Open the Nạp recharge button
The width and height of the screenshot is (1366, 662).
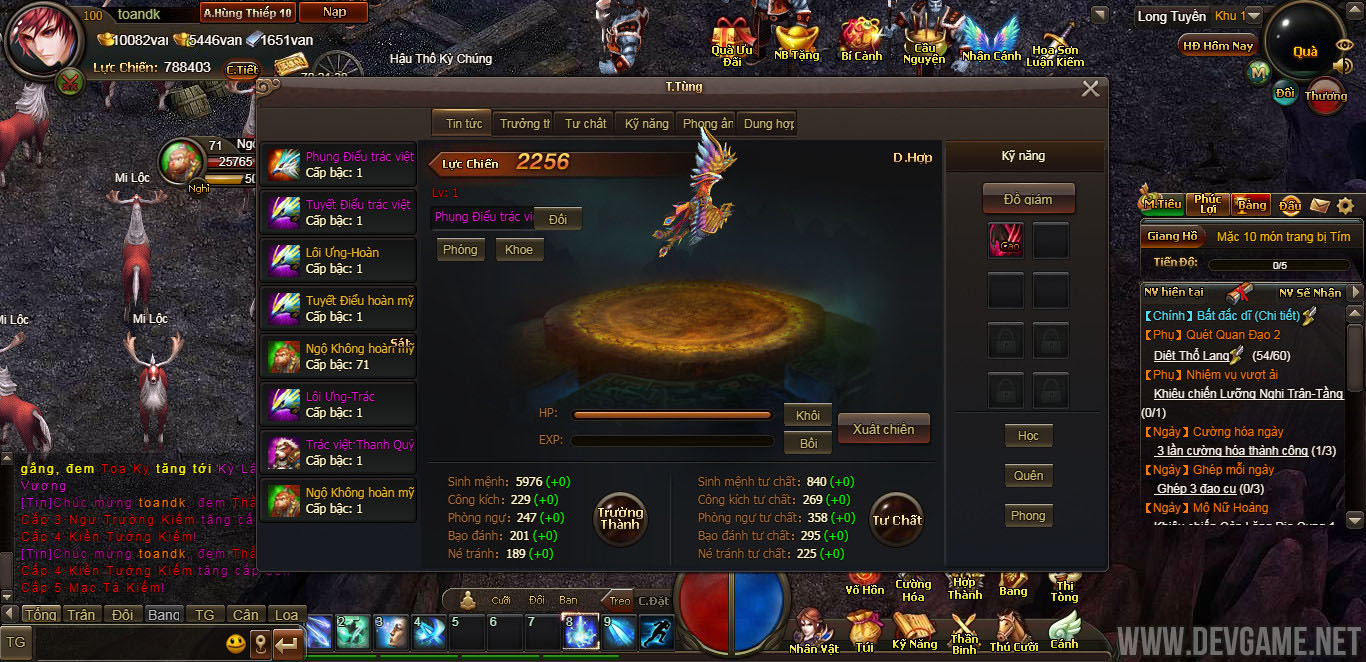(335, 12)
